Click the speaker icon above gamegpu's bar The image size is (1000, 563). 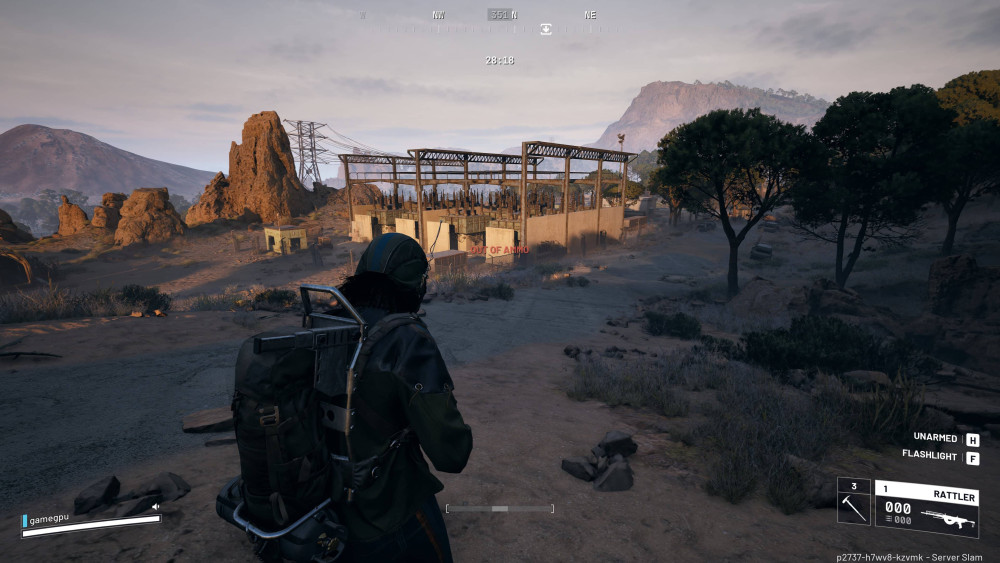[155, 507]
